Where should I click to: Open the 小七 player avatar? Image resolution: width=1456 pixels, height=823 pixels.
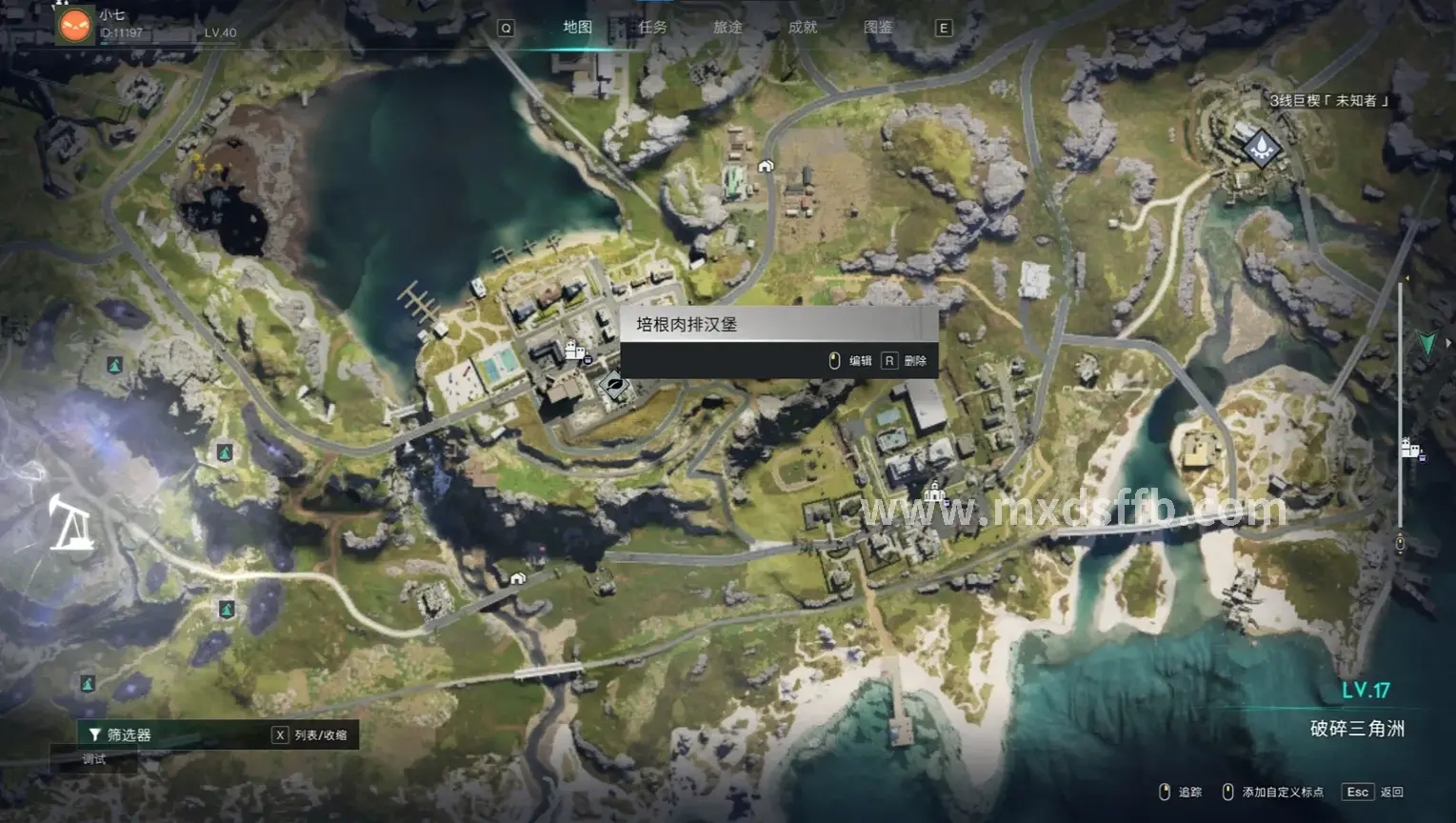(x=74, y=25)
